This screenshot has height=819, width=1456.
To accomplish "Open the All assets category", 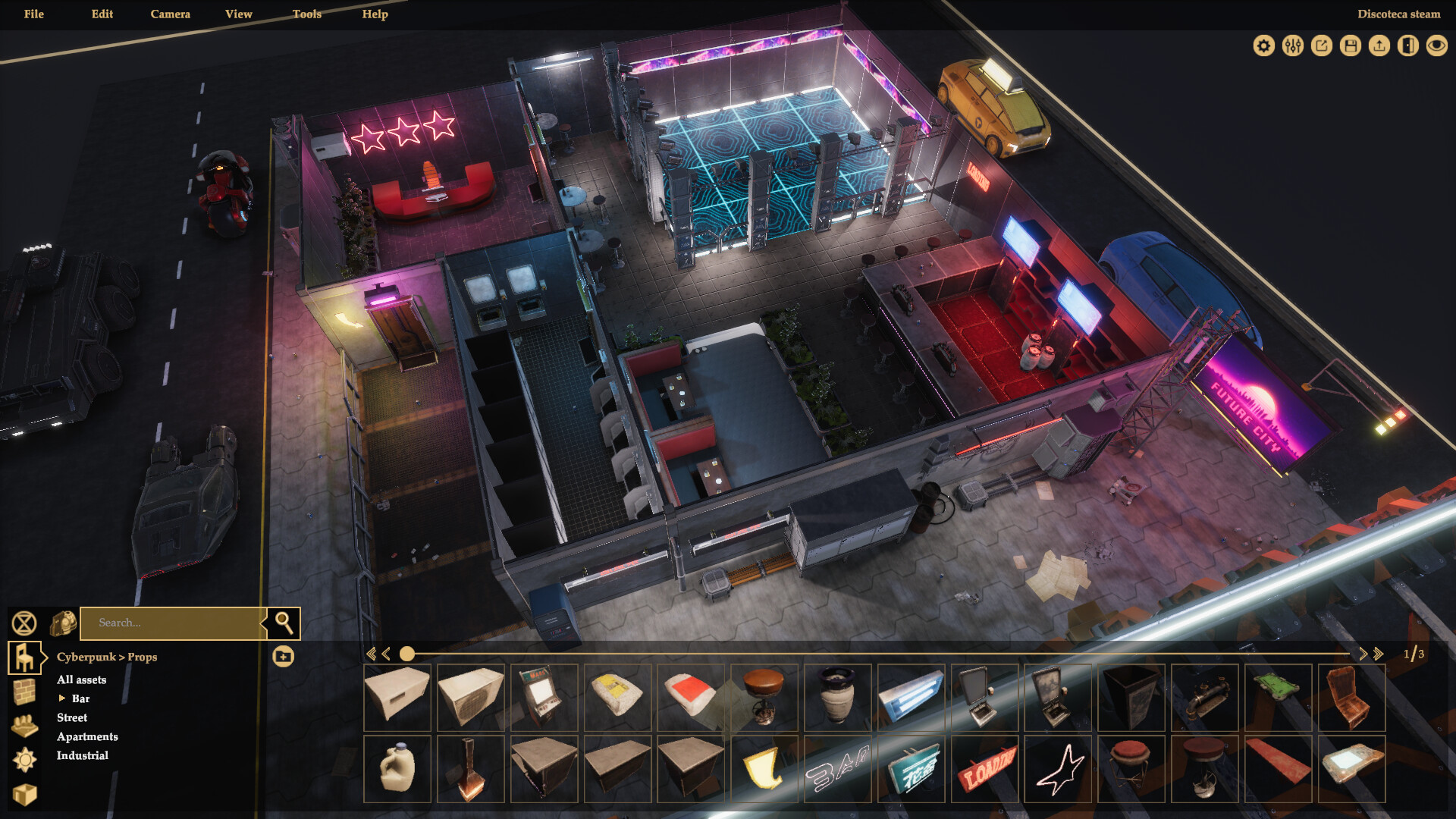I will (x=80, y=679).
